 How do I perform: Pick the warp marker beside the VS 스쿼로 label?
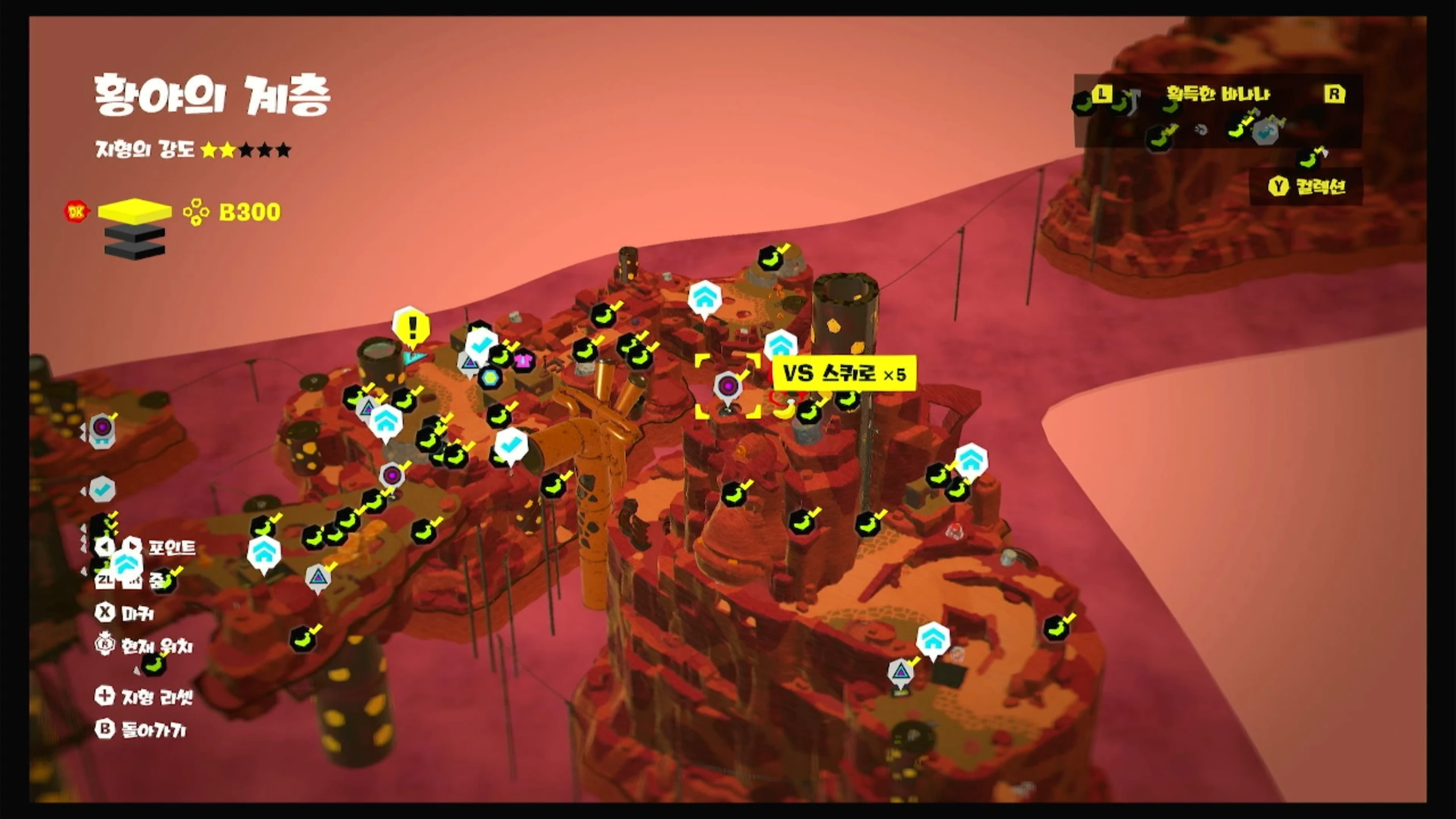point(780,345)
